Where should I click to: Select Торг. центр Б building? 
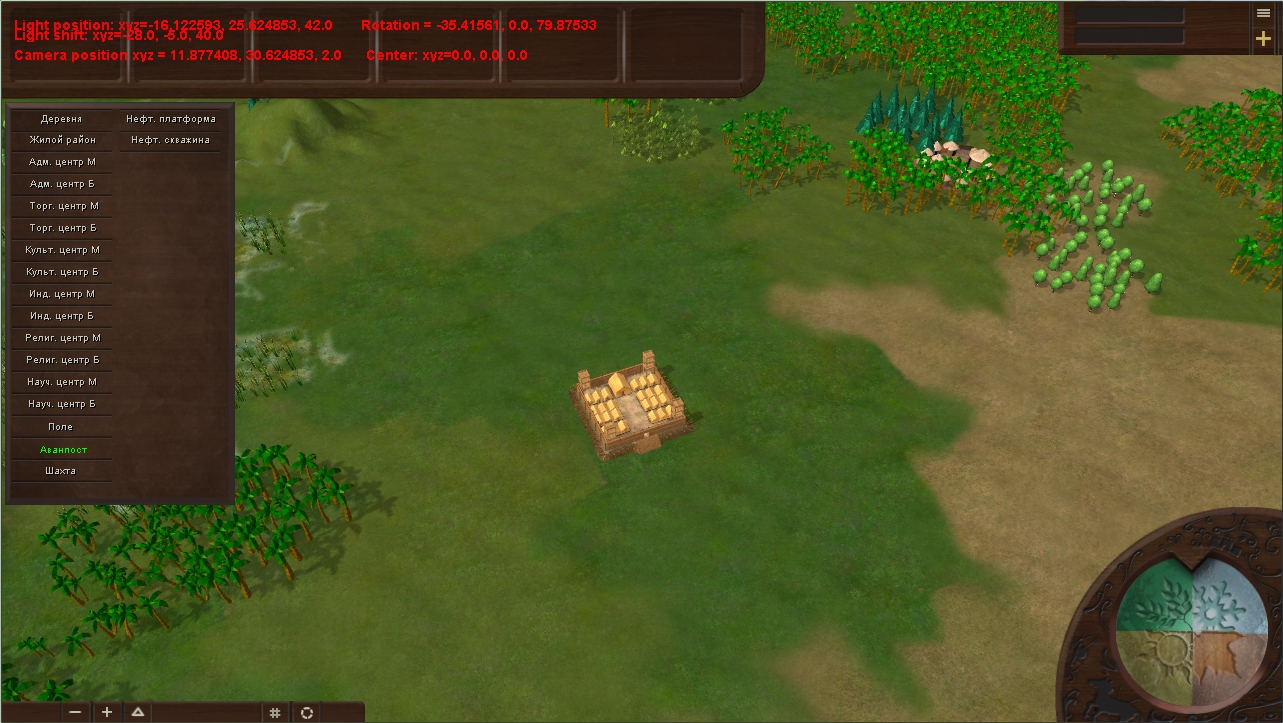click(x=62, y=228)
